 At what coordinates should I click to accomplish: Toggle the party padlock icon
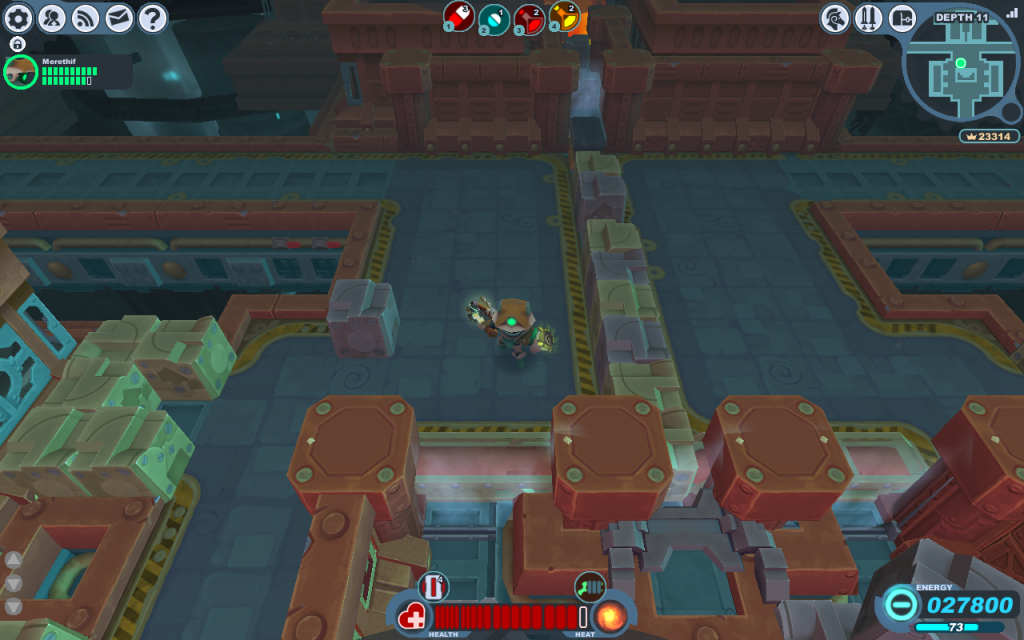(x=17, y=45)
